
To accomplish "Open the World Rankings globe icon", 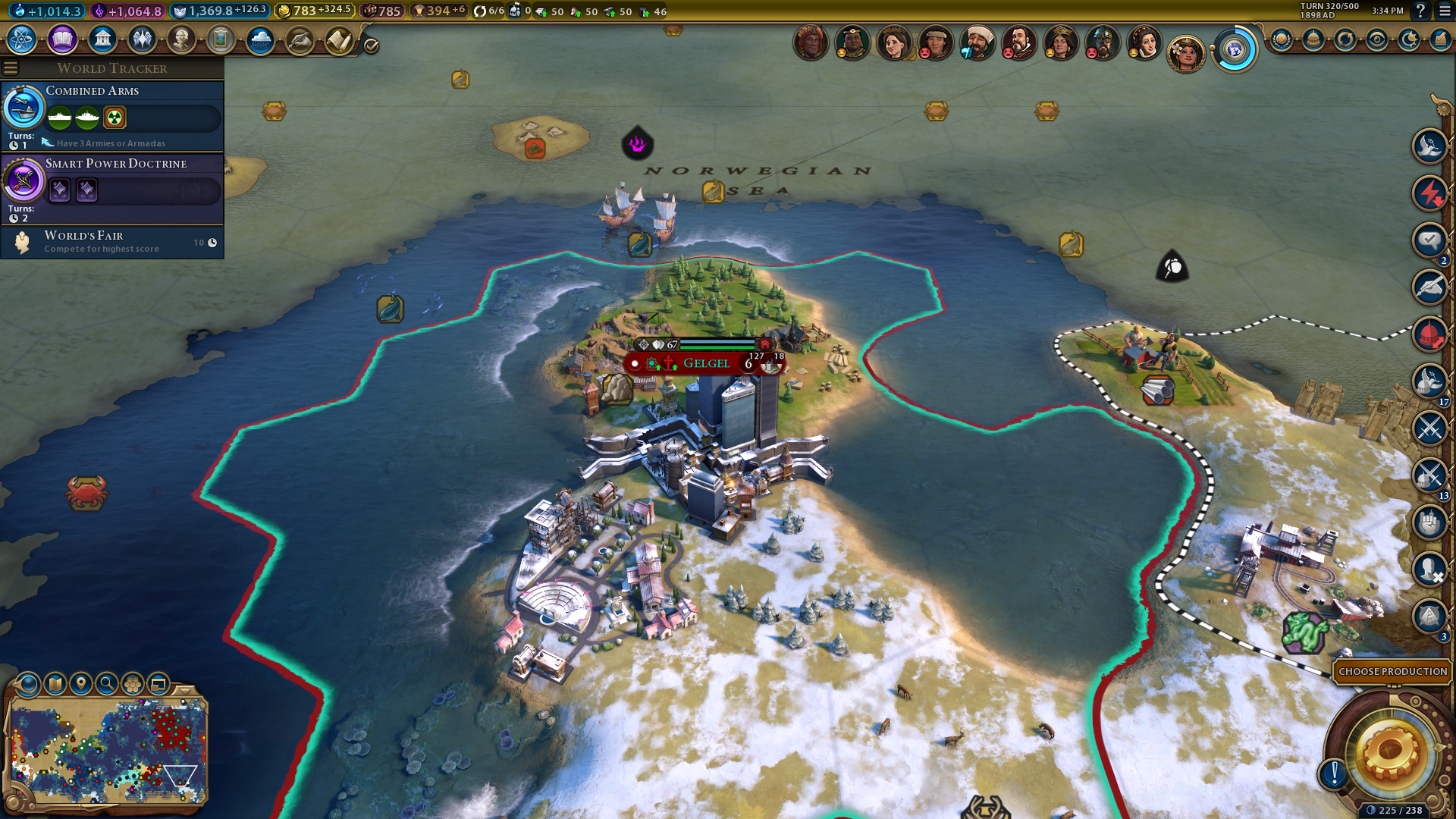I will pyautogui.click(x=1281, y=39).
